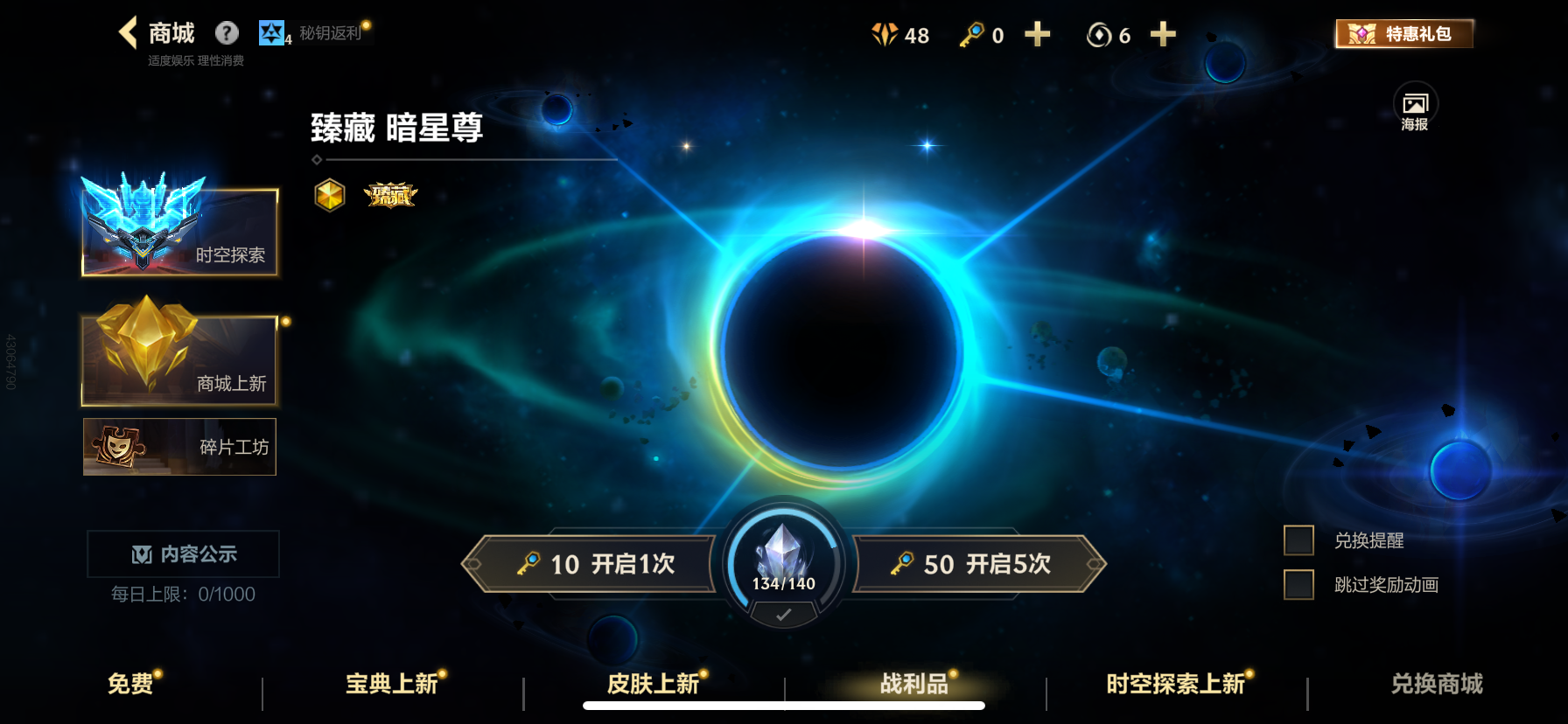Click the plus to add keys
Screen dimensions: 1568x724
click(1036, 36)
